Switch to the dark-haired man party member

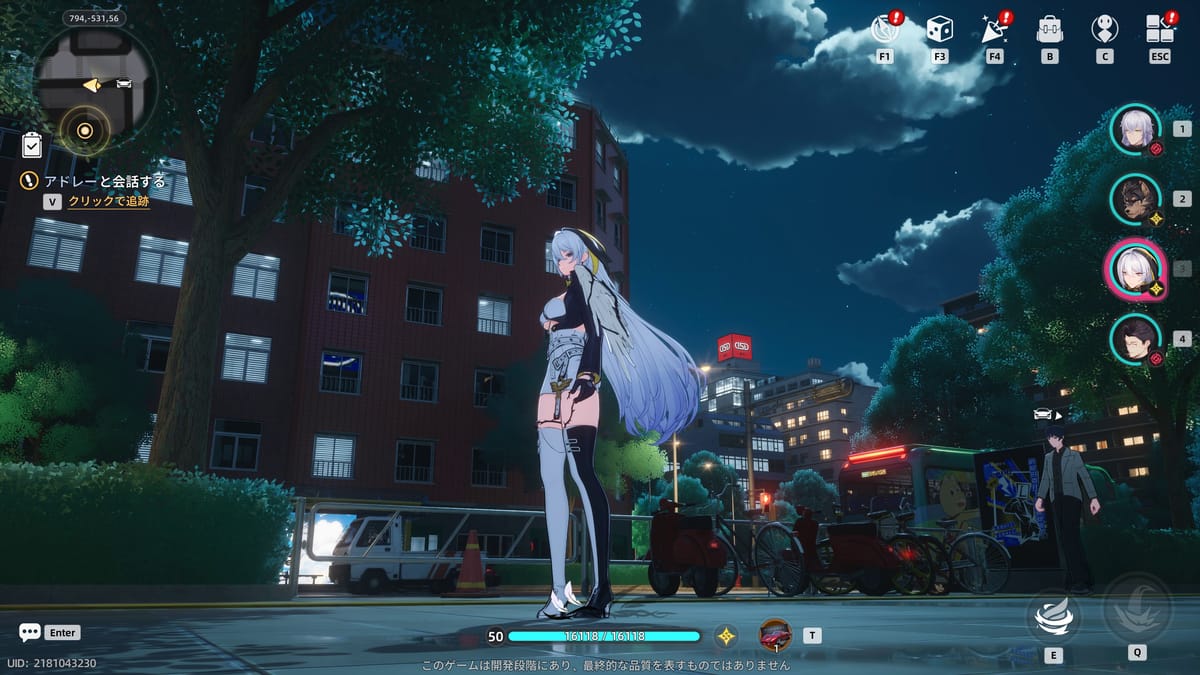tap(1135, 339)
